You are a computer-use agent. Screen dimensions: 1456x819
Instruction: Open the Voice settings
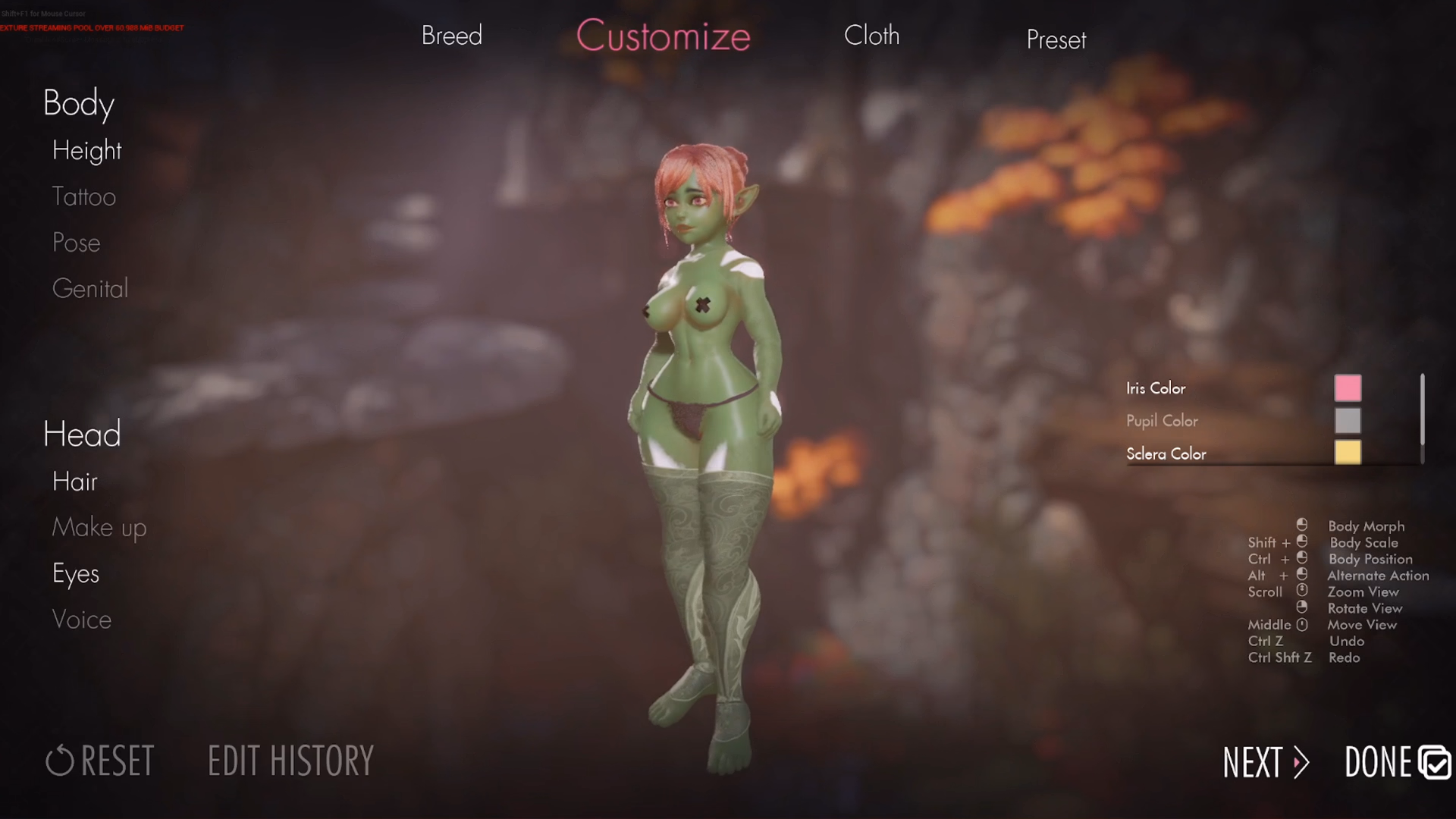(x=81, y=620)
